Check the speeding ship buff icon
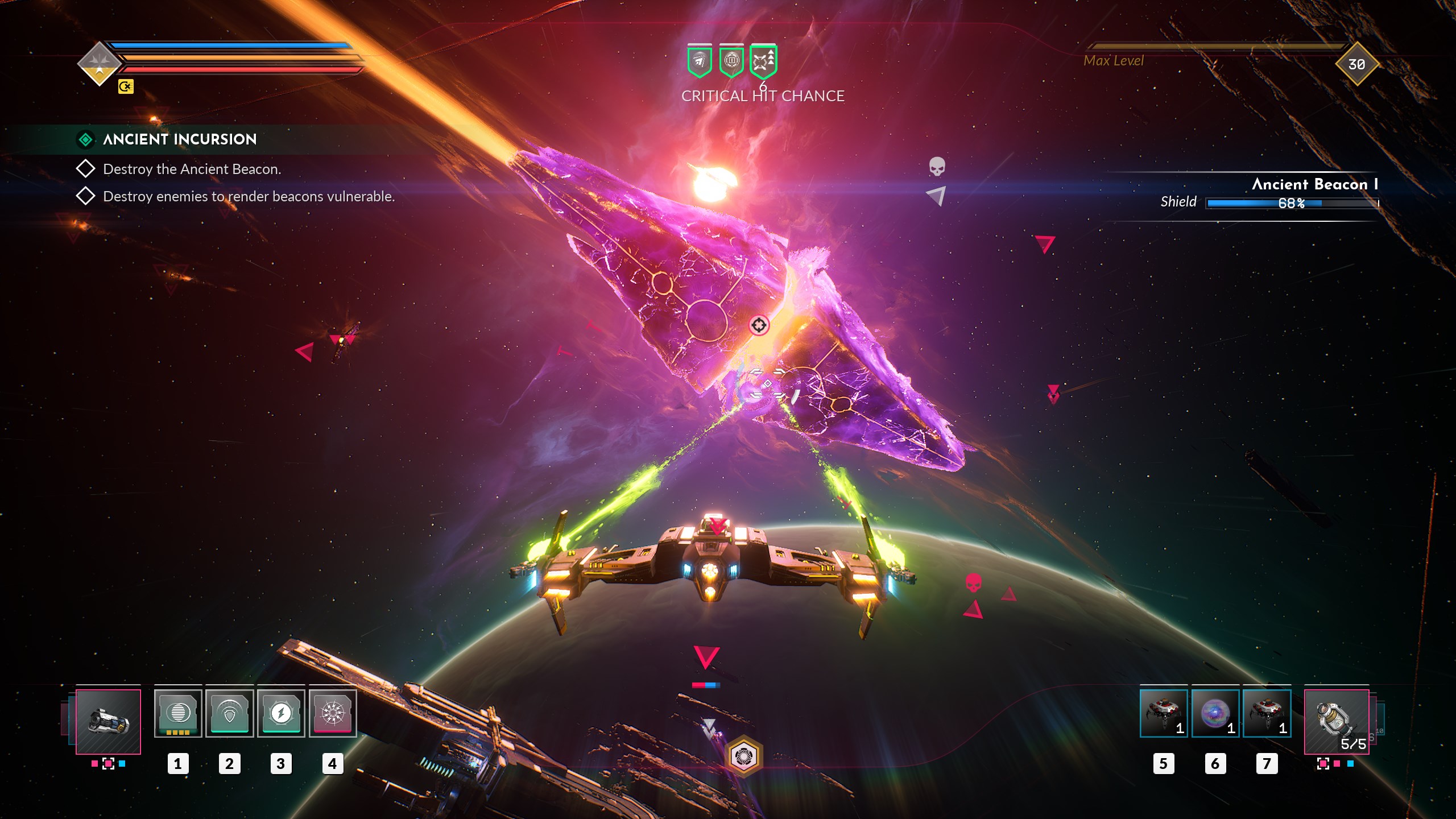 click(700, 61)
